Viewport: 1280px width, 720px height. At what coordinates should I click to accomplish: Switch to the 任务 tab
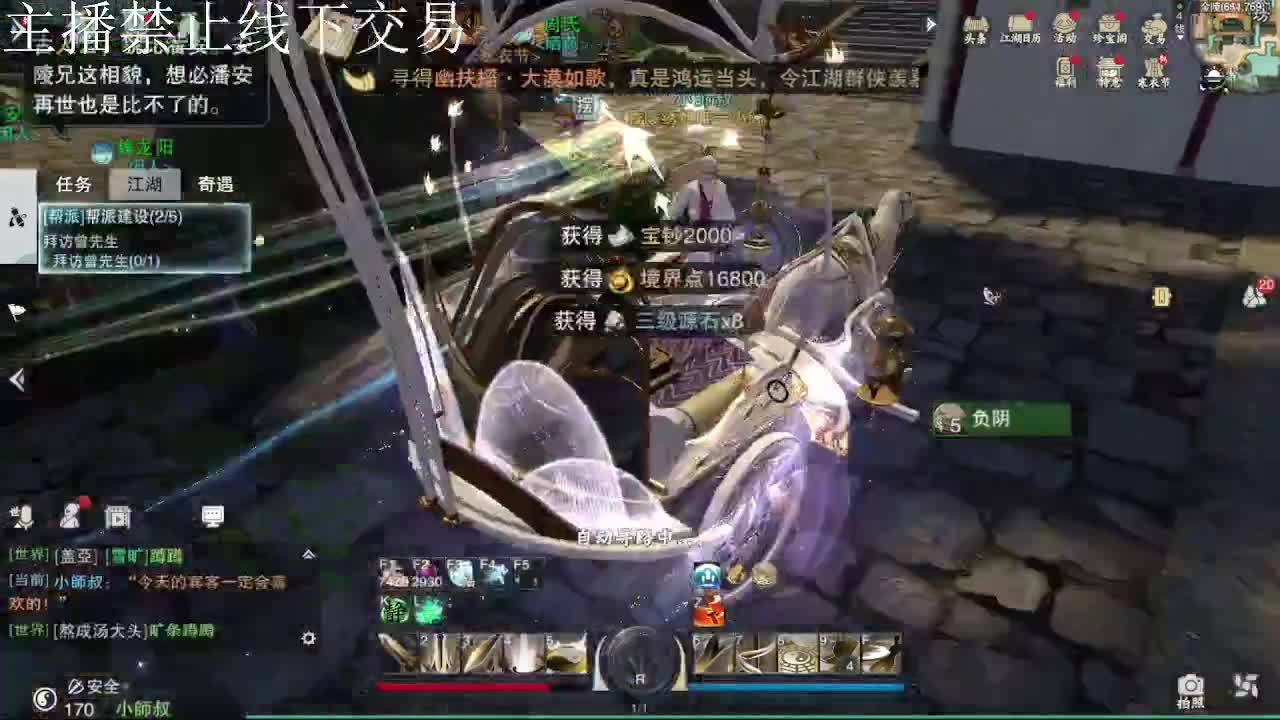pyautogui.click(x=73, y=185)
